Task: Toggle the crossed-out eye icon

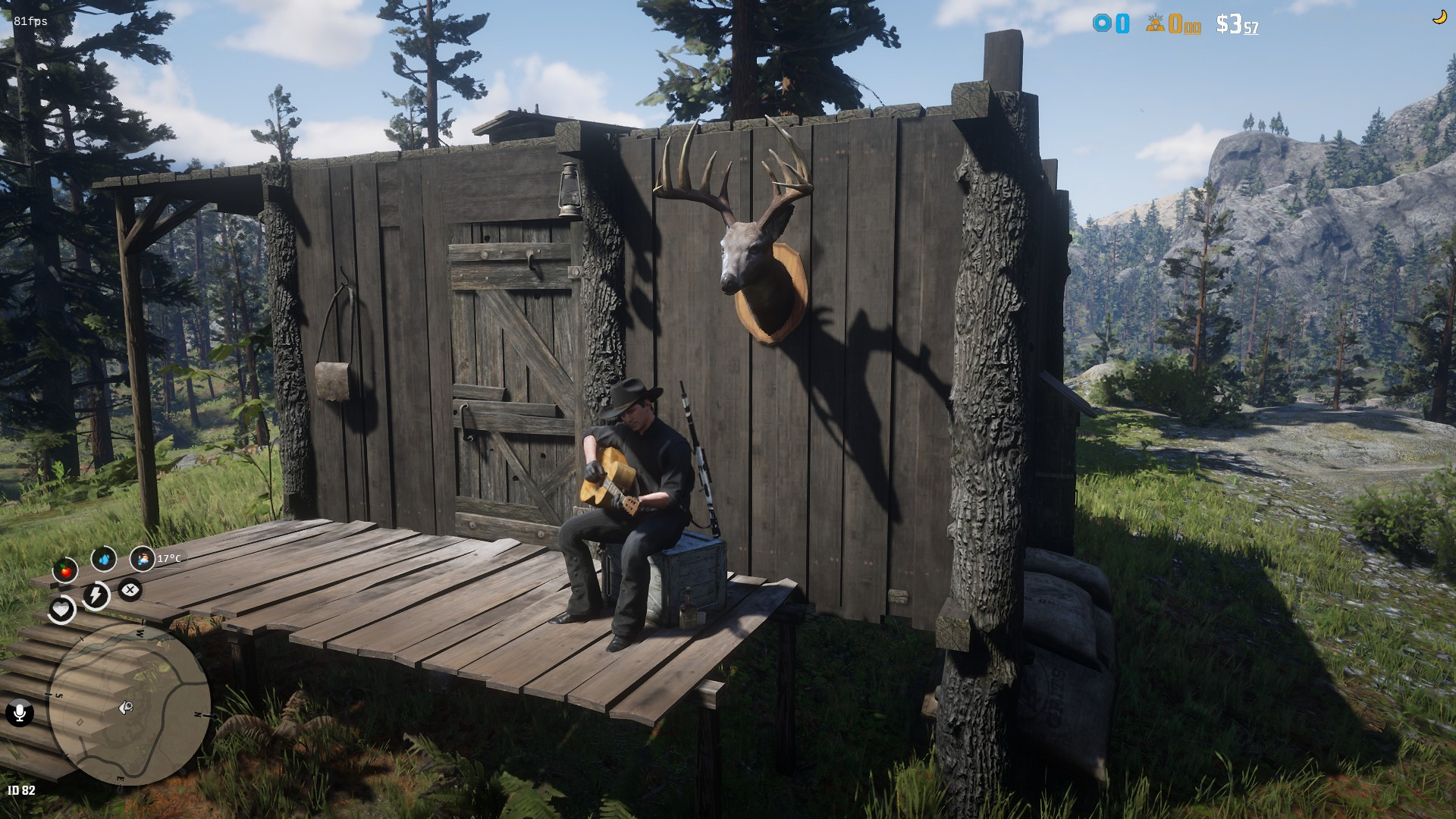Action: 130,589
